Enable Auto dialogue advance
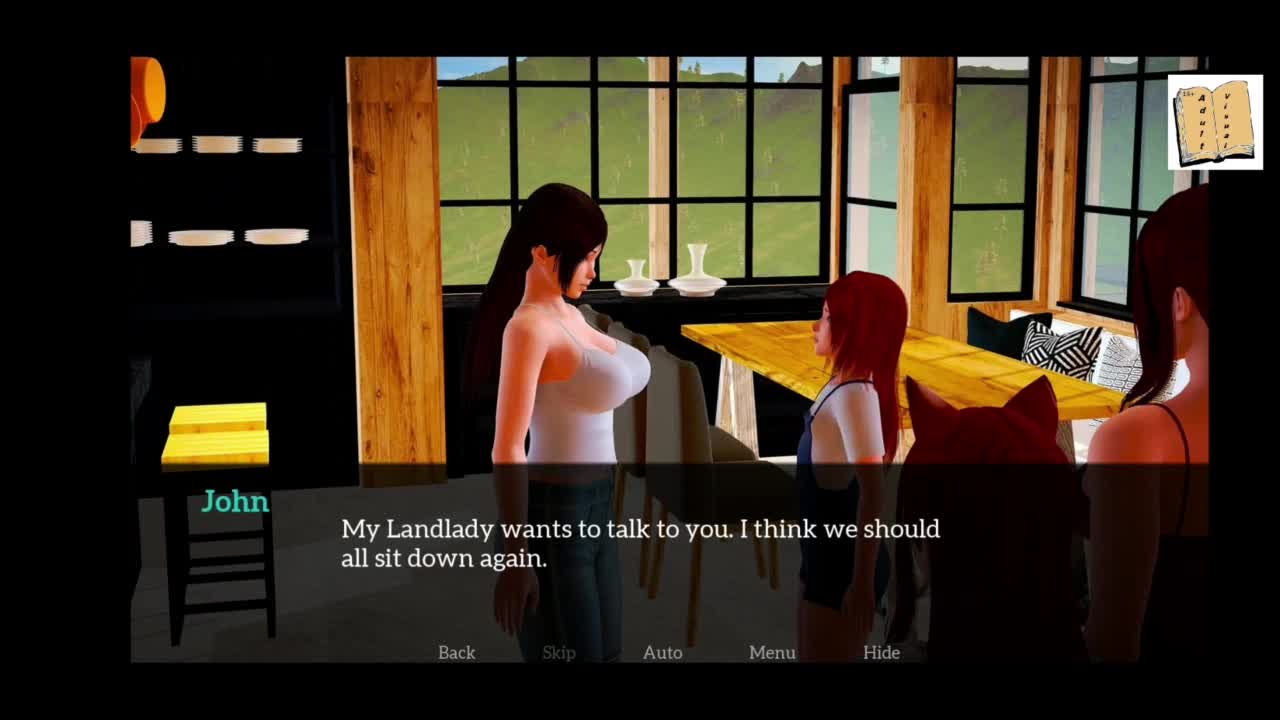This screenshot has width=1280, height=720. 662,652
